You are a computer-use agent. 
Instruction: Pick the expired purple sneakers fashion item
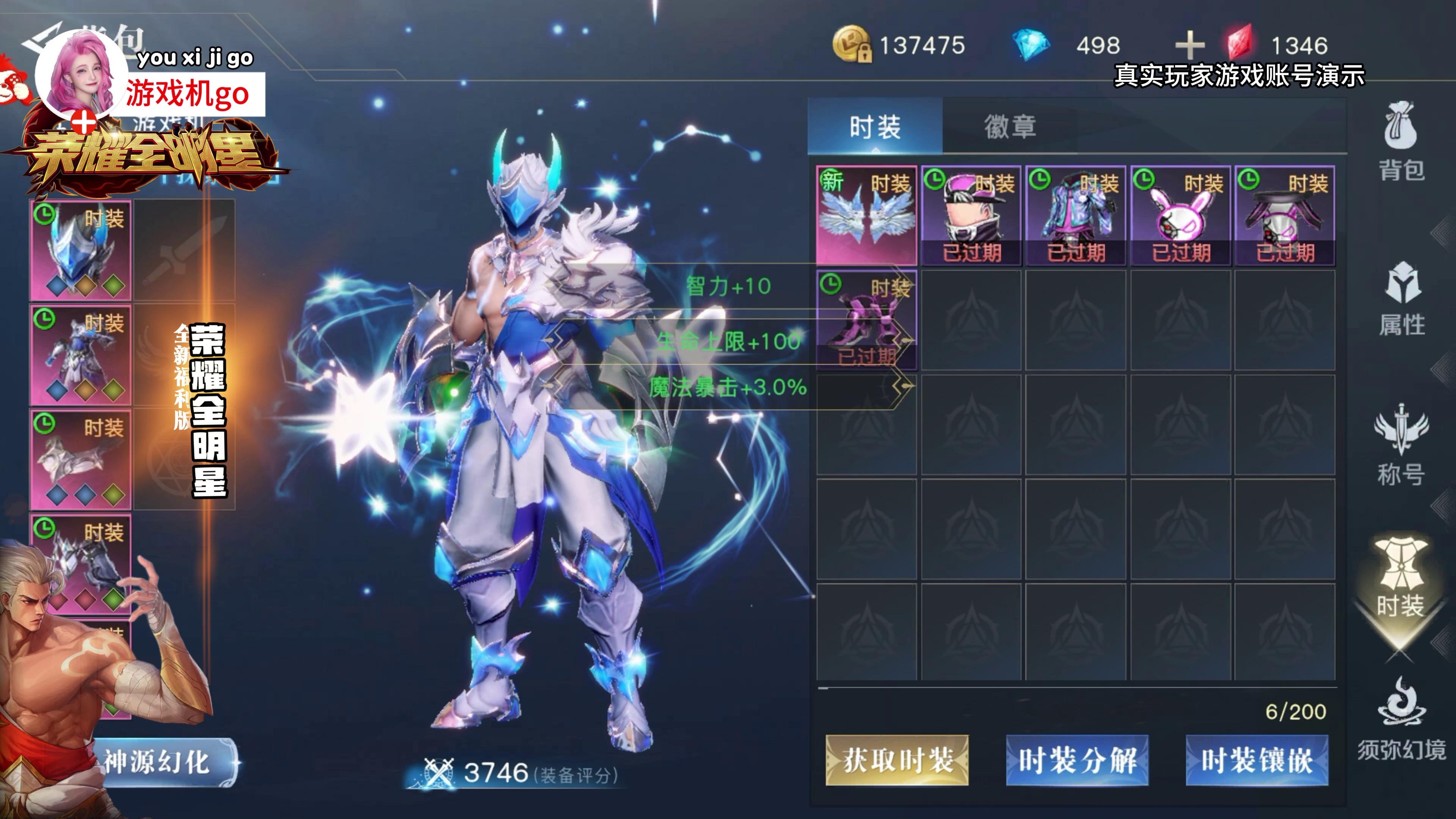(x=866, y=320)
